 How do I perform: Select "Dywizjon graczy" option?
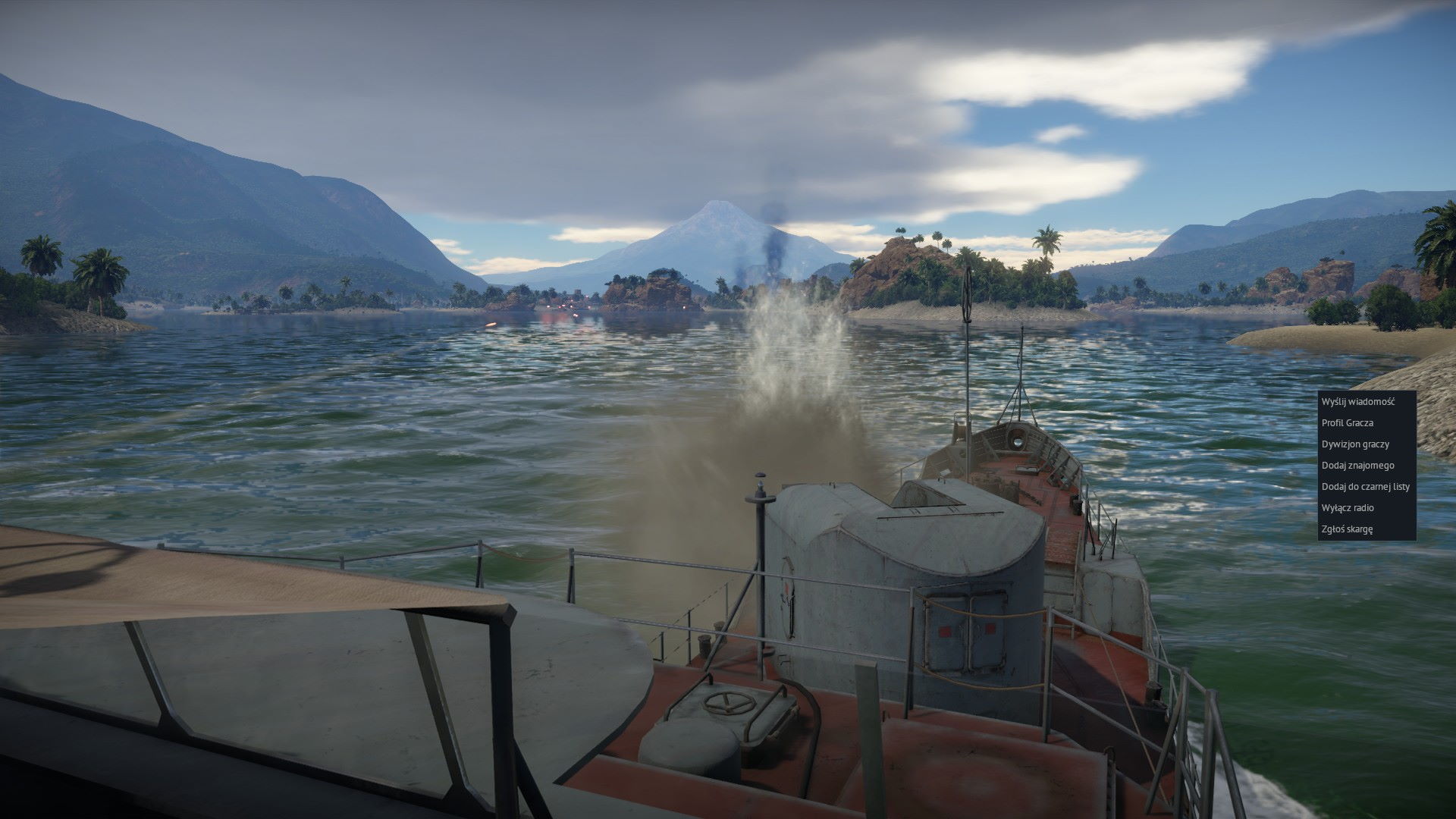[1355, 444]
